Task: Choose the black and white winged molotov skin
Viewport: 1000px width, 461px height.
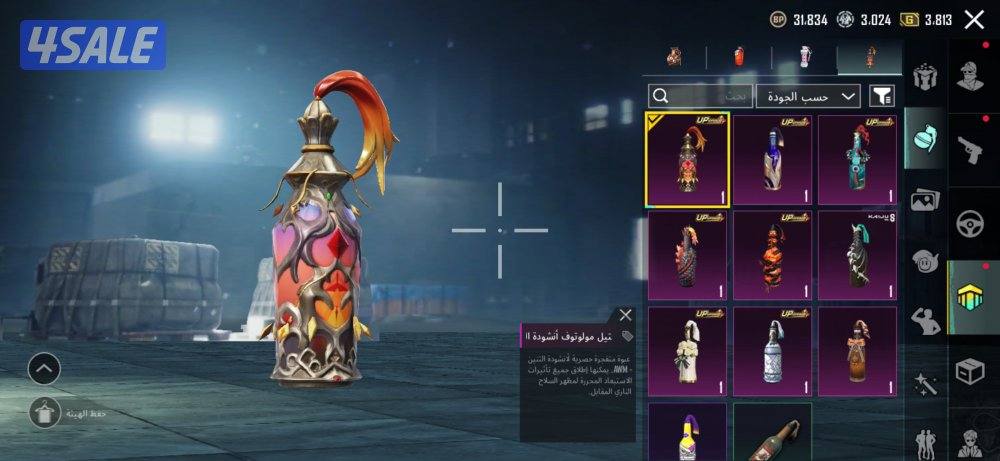Action: click(x=857, y=255)
